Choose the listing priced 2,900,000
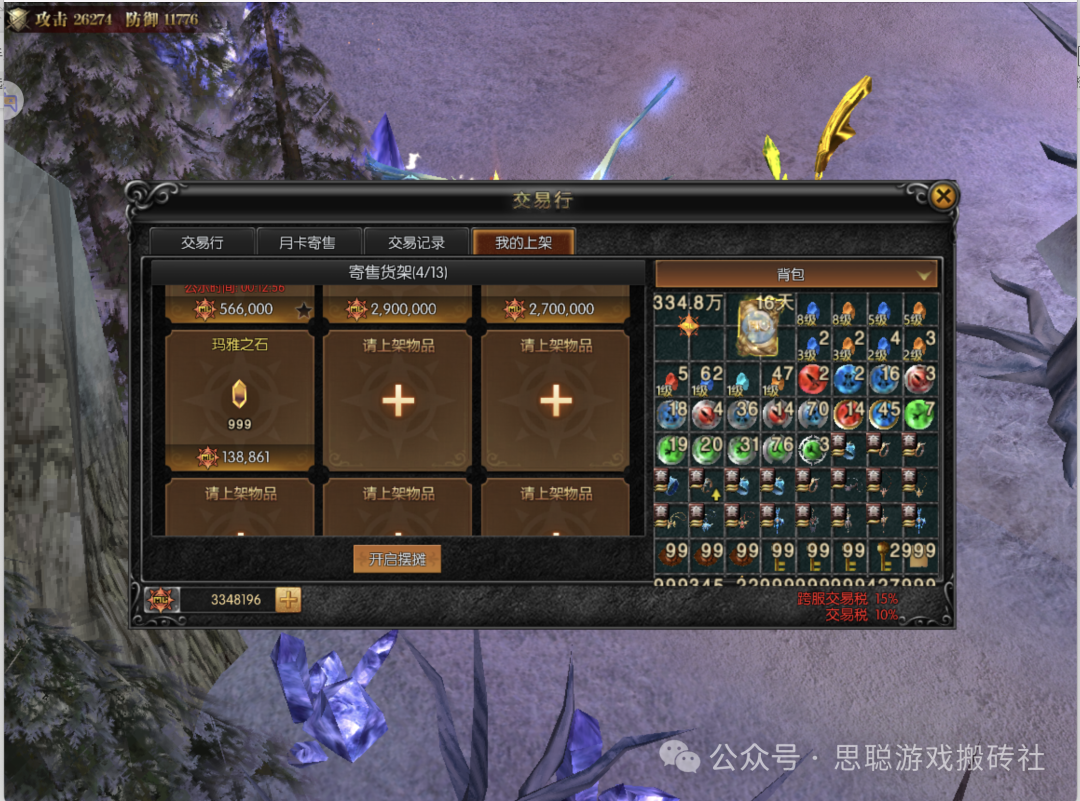 (x=397, y=307)
